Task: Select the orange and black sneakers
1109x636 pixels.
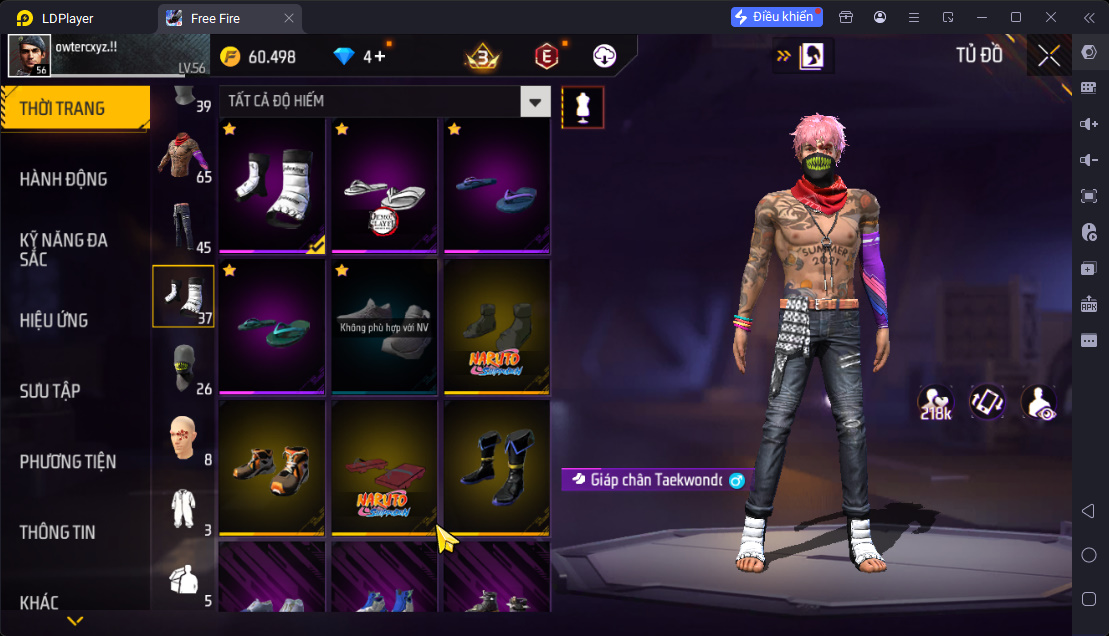Action: pyautogui.click(x=272, y=466)
